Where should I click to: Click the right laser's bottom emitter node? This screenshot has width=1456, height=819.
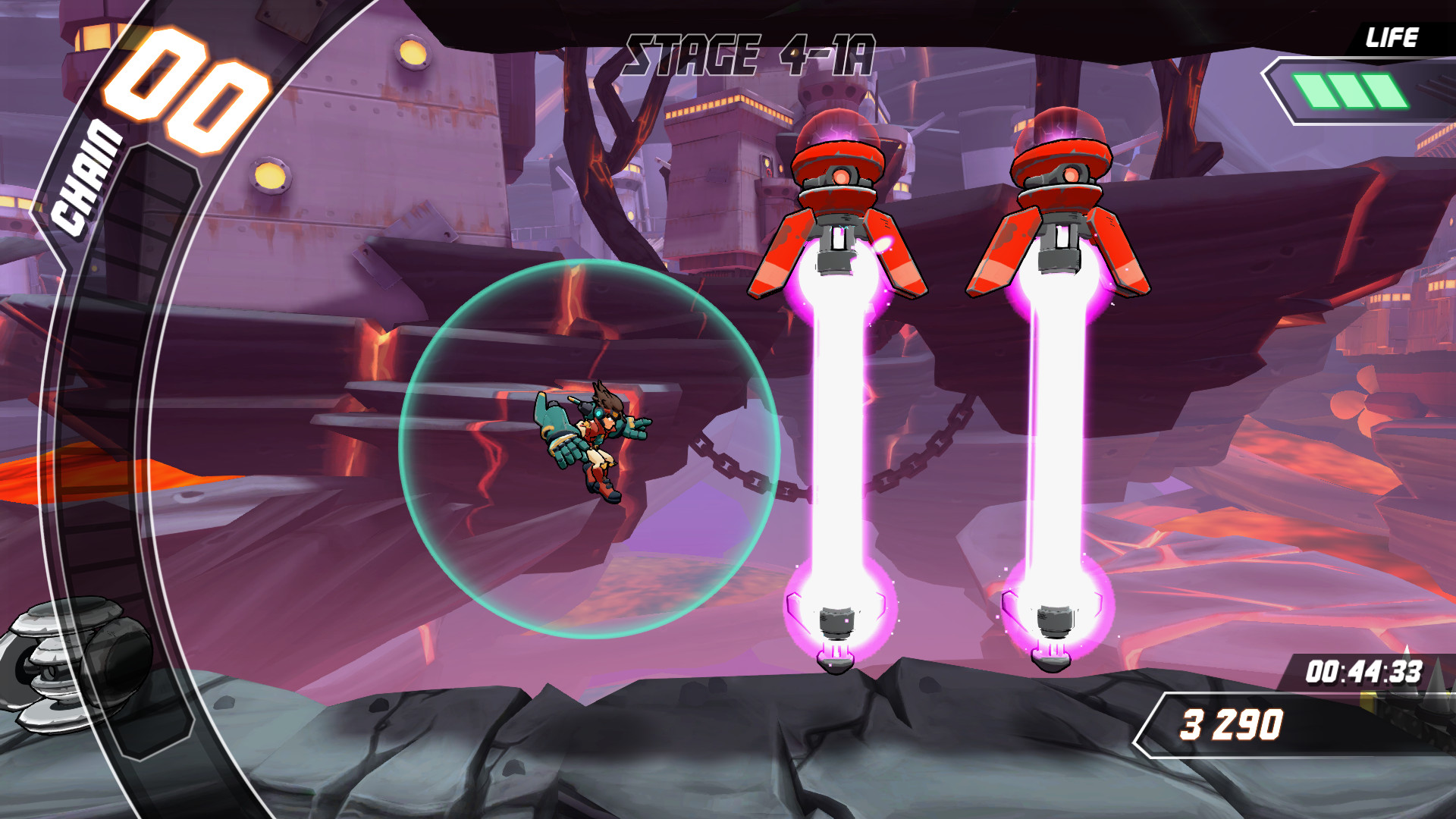coord(1054,622)
